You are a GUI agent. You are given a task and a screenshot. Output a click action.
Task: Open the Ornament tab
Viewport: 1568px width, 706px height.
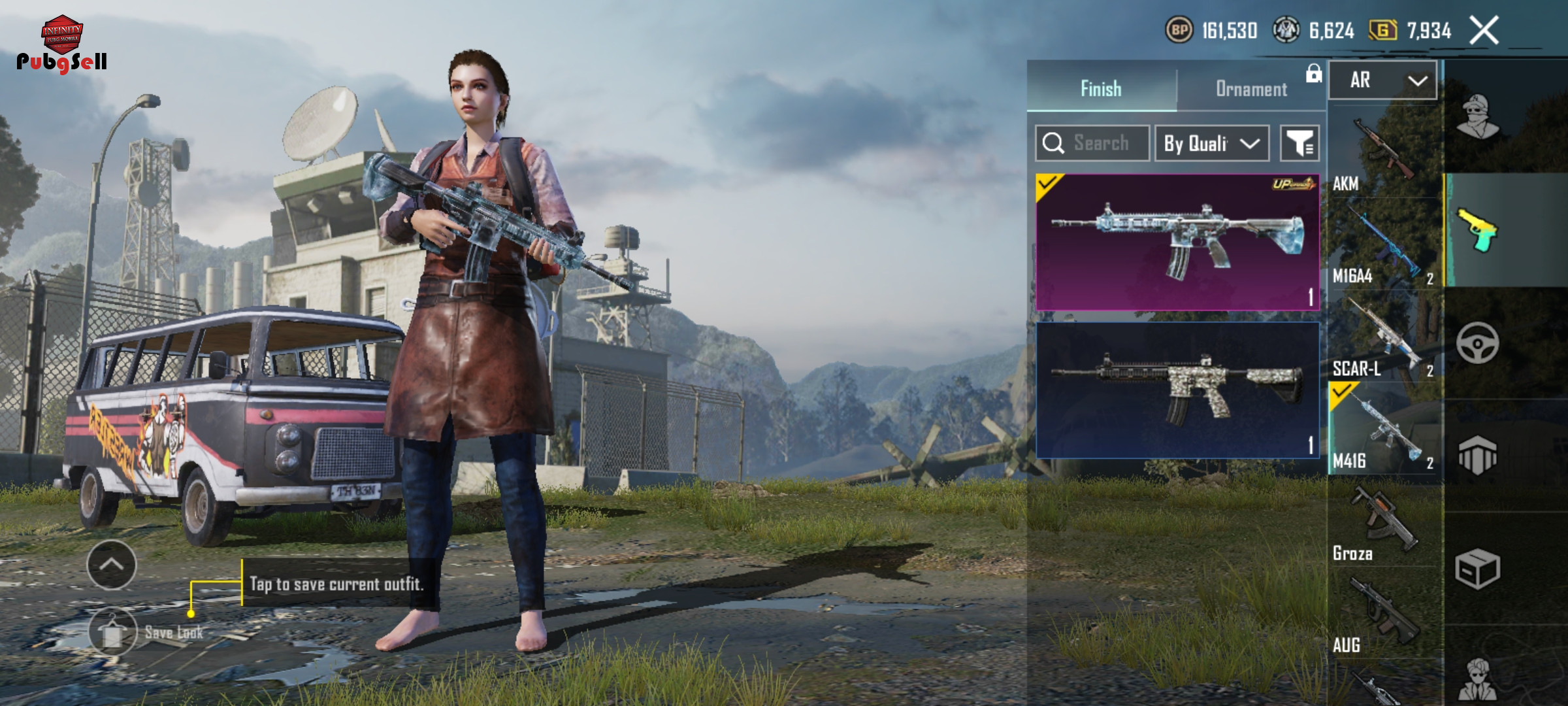click(x=1251, y=89)
